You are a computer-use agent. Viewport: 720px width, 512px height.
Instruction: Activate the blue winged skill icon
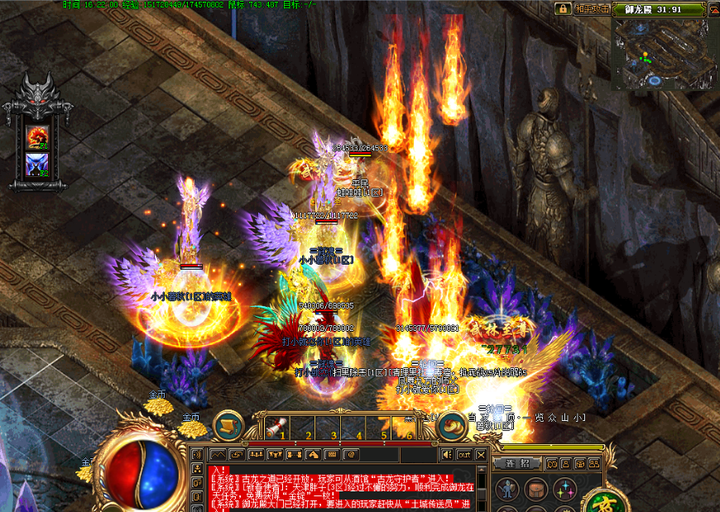click(37, 165)
